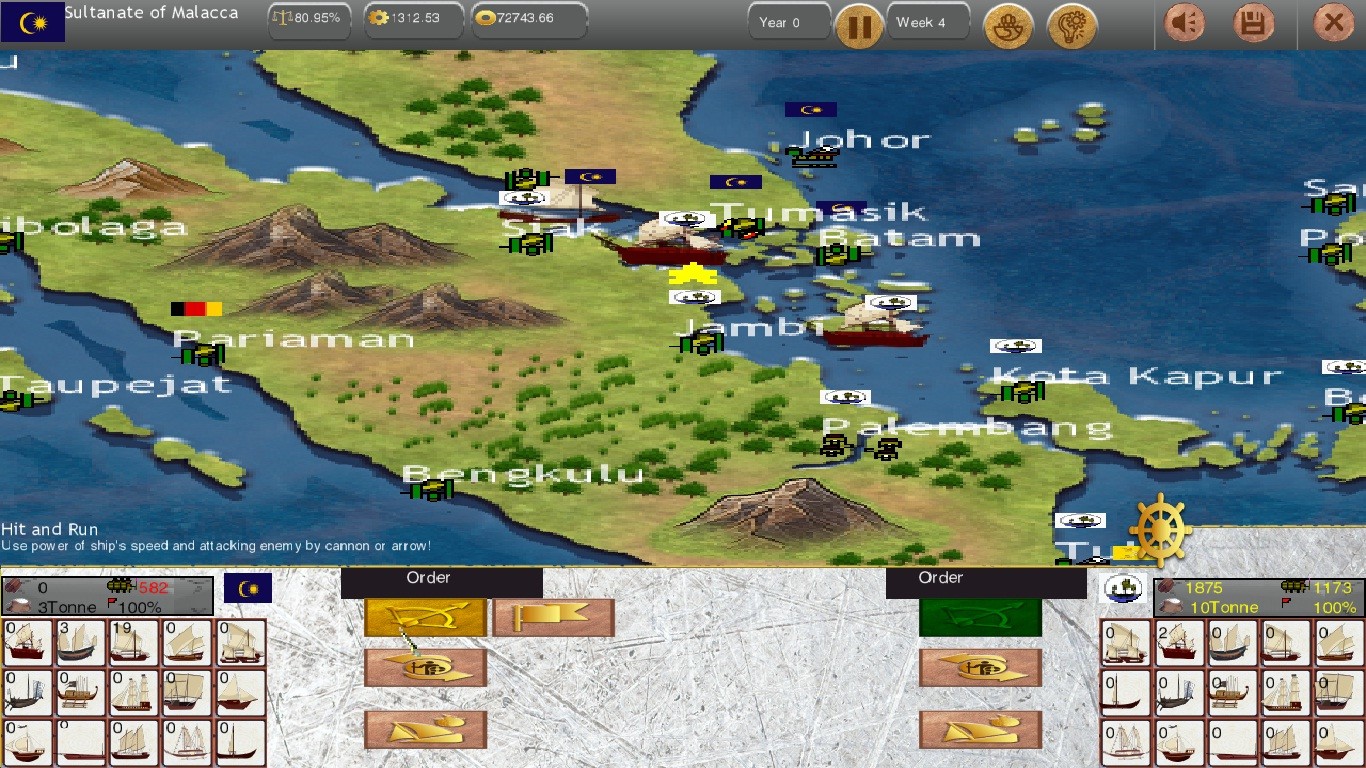Open the diplomacy hand icon in top bar
1366x768 pixels.
click(x=1008, y=26)
